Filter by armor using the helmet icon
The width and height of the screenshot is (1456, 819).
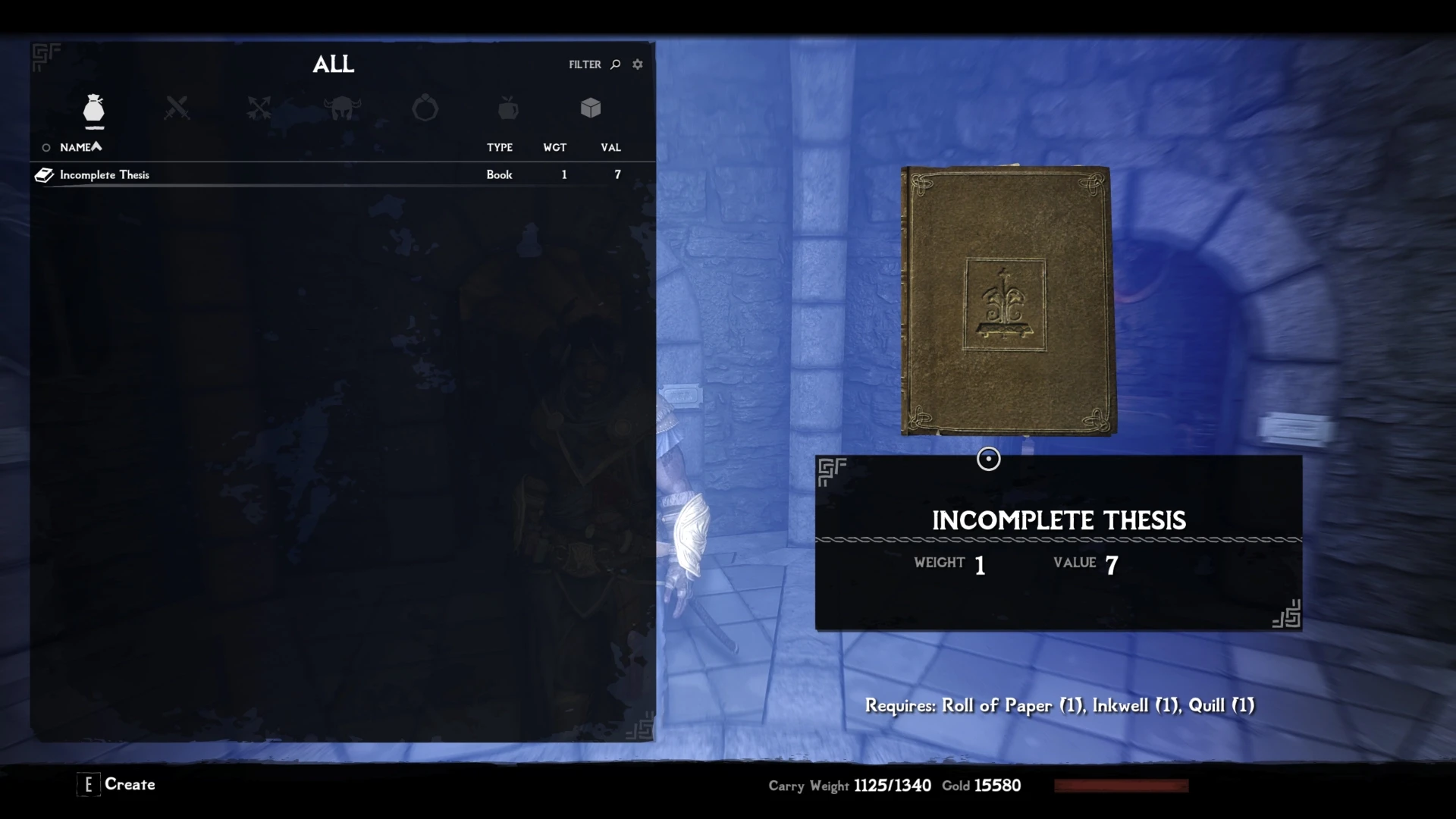coord(342,108)
